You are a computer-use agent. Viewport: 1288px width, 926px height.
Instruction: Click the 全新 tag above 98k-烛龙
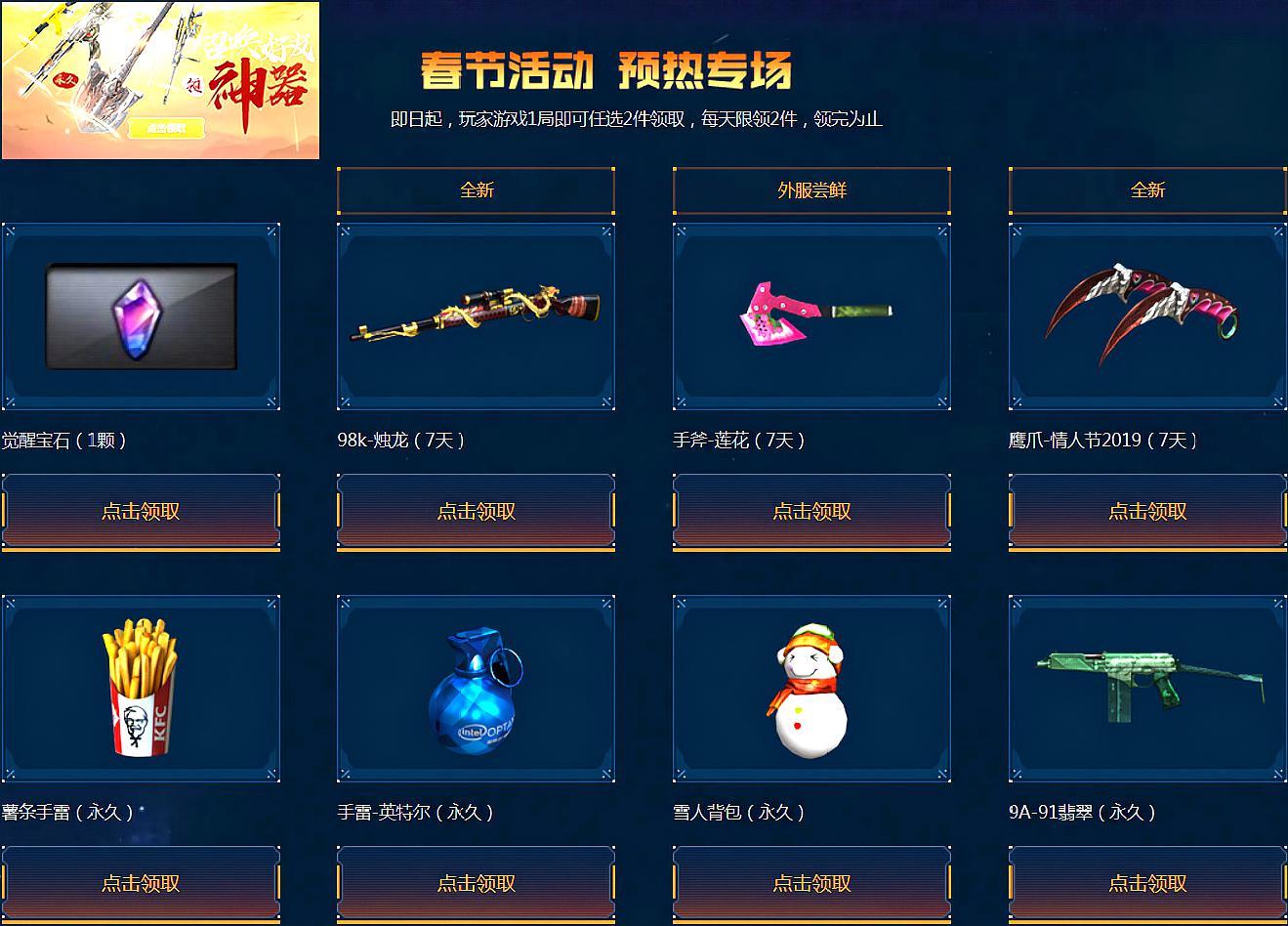475,189
